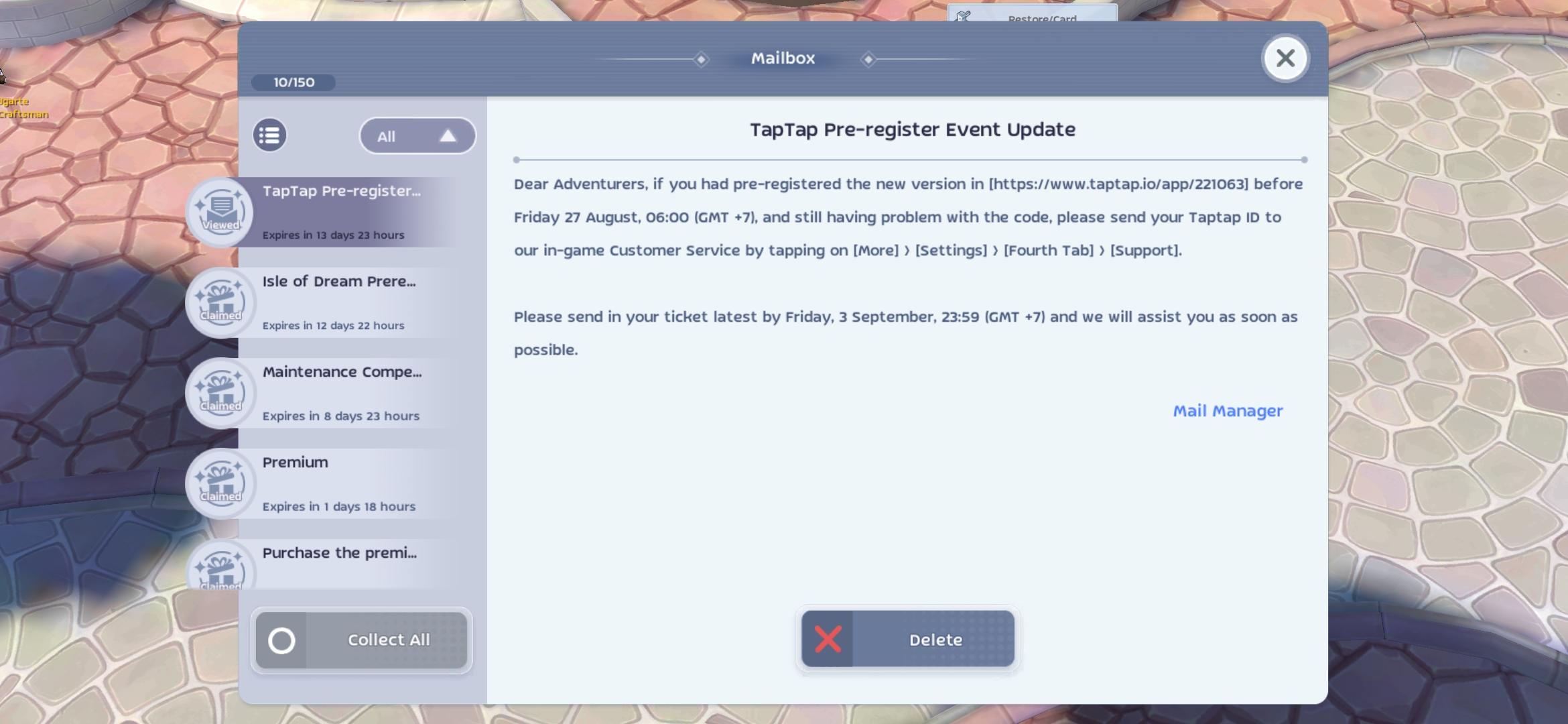The height and width of the screenshot is (724, 1568).
Task: Click the red X icon on Delete button
Action: coord(827,639)
